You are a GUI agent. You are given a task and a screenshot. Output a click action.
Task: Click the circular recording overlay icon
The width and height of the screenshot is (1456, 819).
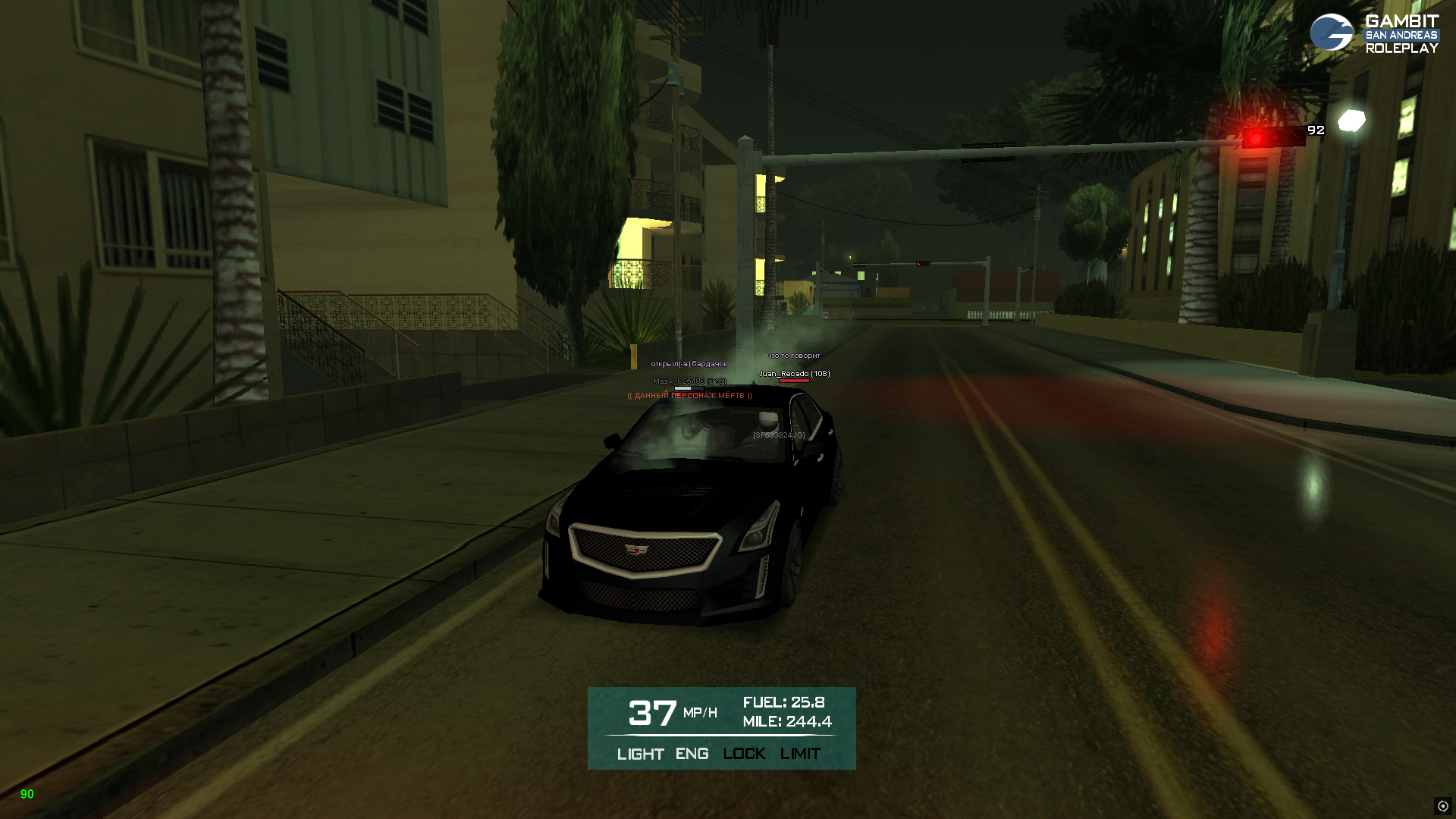[1442, 806]
